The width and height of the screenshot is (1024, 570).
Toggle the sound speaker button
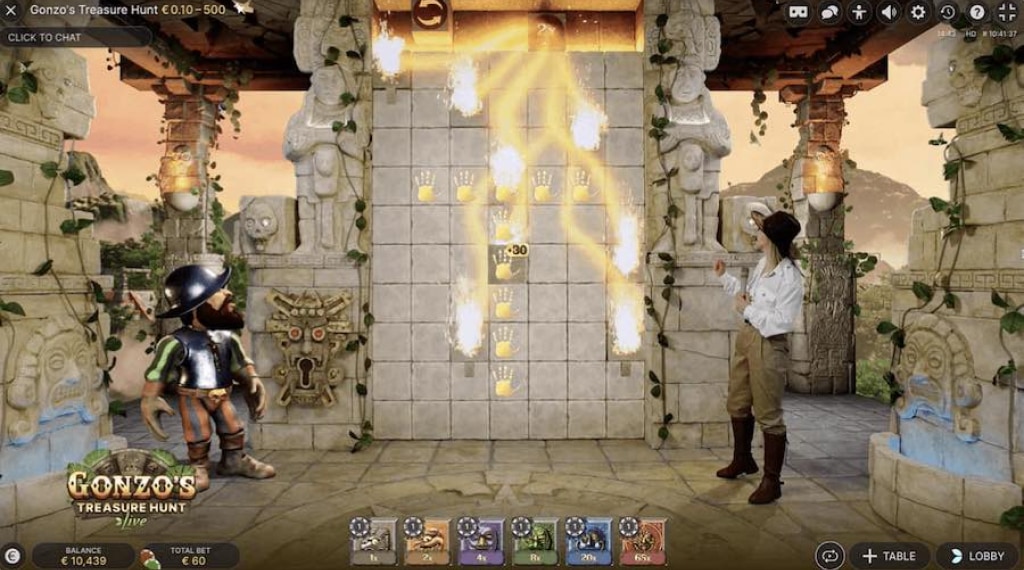[x=888, y=13]
